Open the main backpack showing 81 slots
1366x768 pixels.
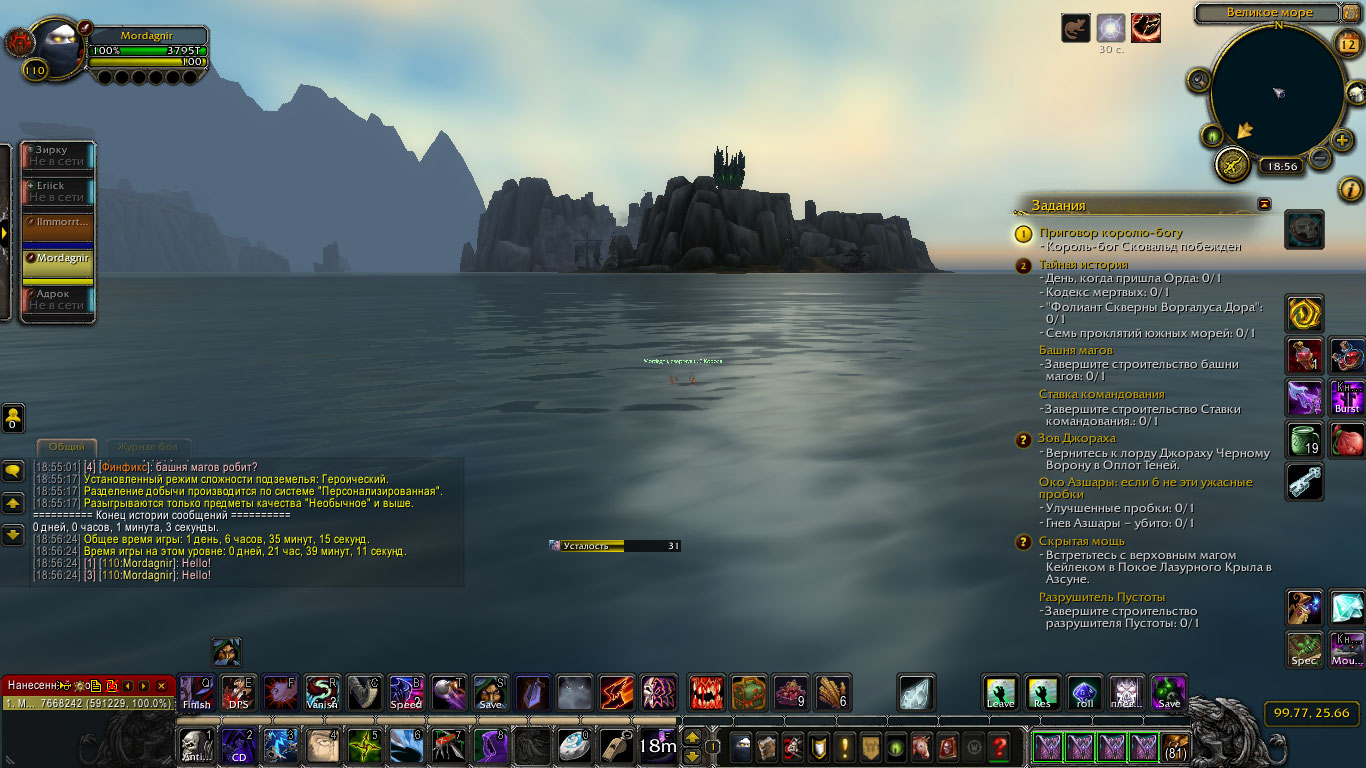click(x=1177, y=747)
